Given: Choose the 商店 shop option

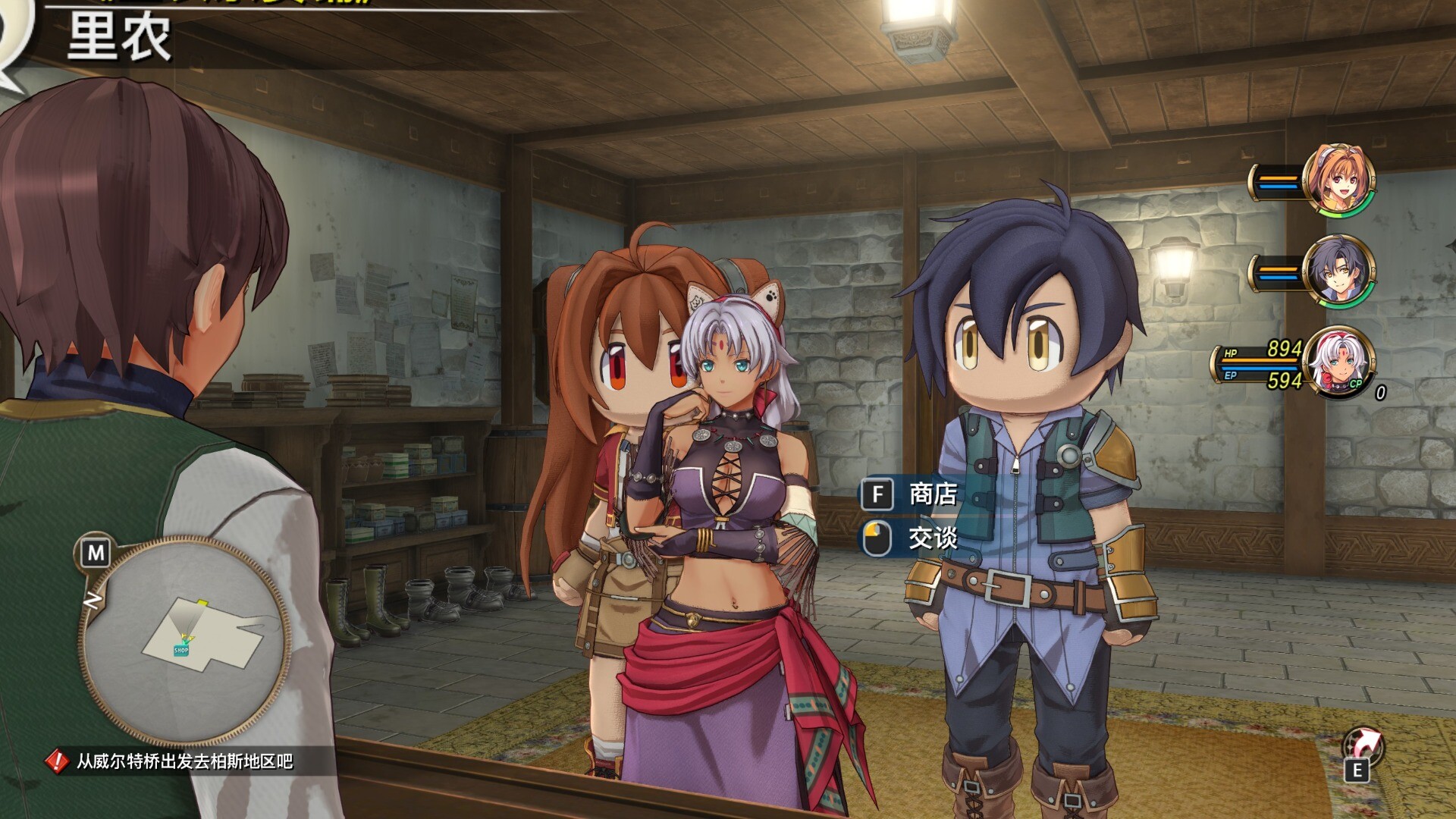Looking at the screenshot, I should (x=932, y=494).
